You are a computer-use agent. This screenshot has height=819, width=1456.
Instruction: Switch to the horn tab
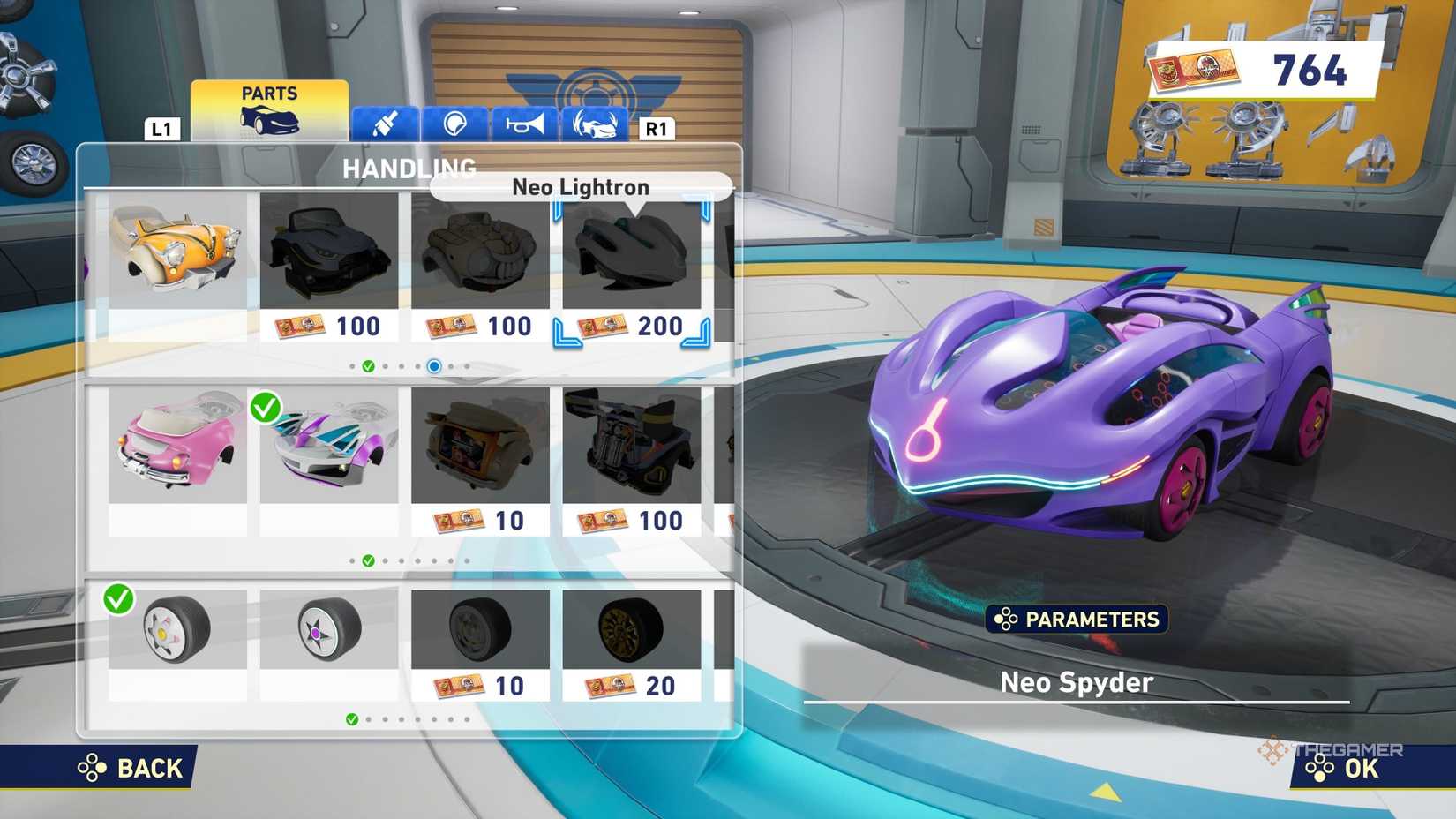pyautogui.click(x=525, y=124)
